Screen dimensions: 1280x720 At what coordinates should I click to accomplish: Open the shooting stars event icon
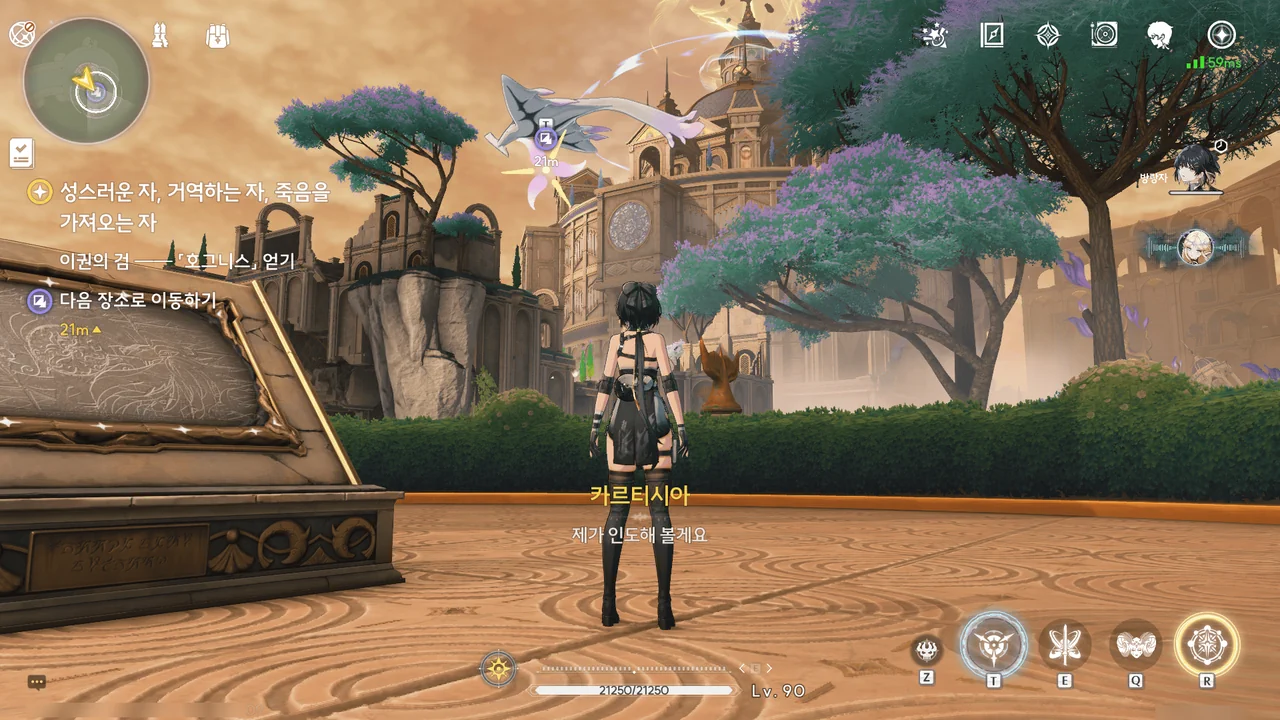tap(934, 36)
